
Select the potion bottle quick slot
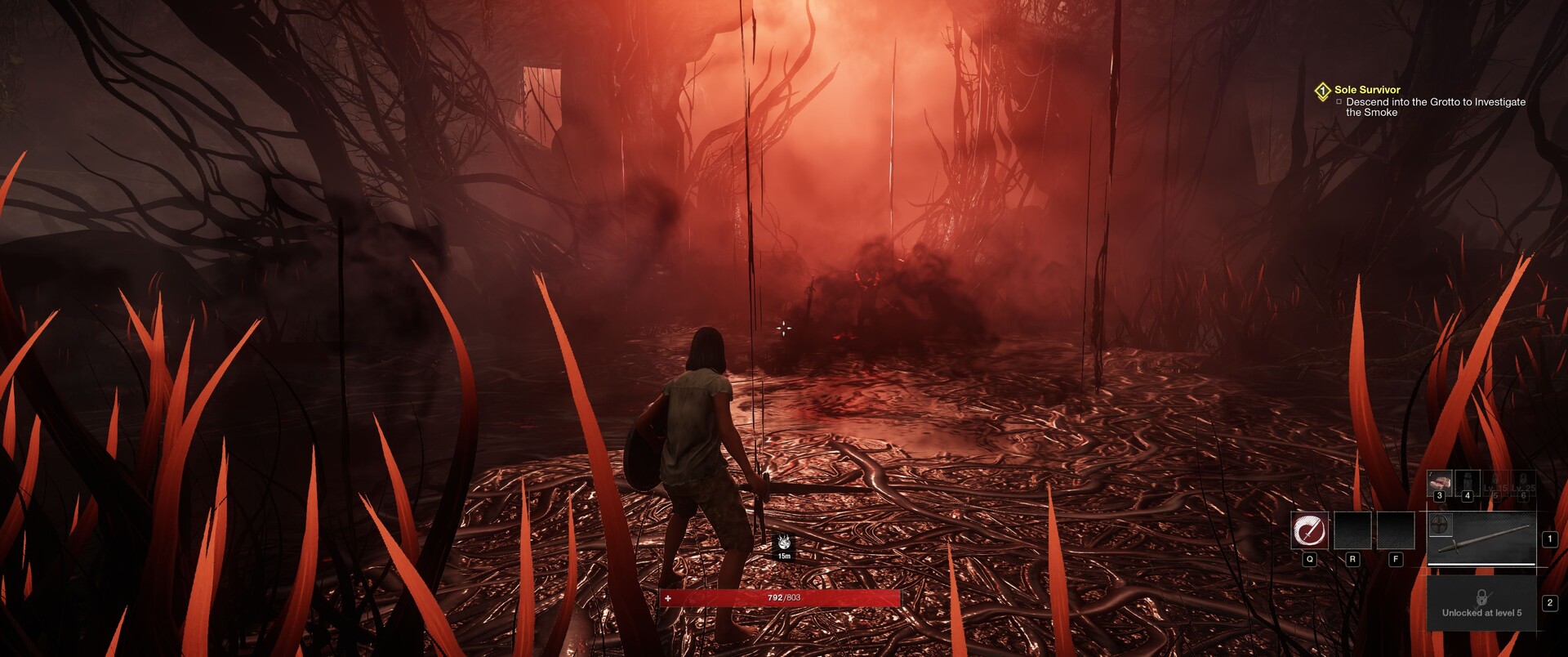(x=1467, y=483)
